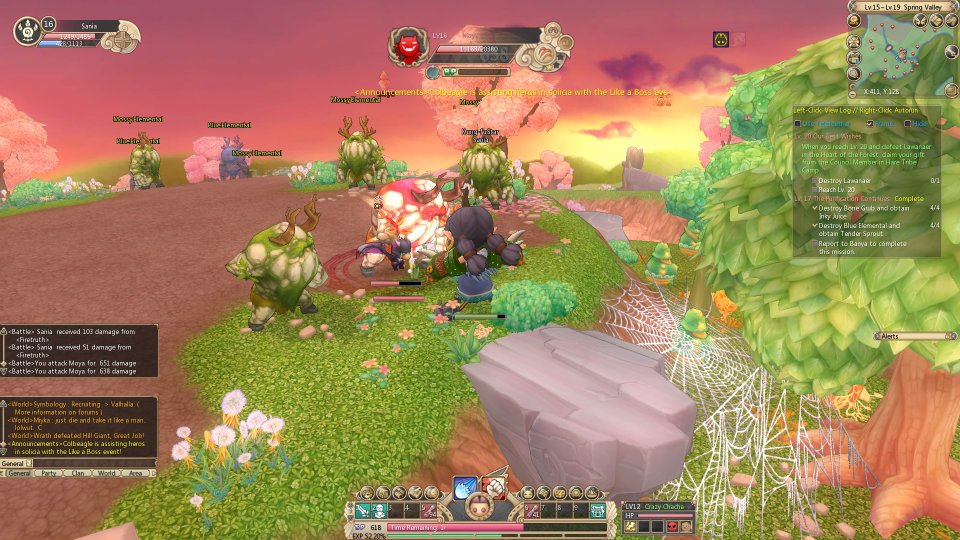960x540 pixels.
Task: Toggle the Hide checkbox in quest tracker
Action: pyautogui.click(x=906, y=123)
